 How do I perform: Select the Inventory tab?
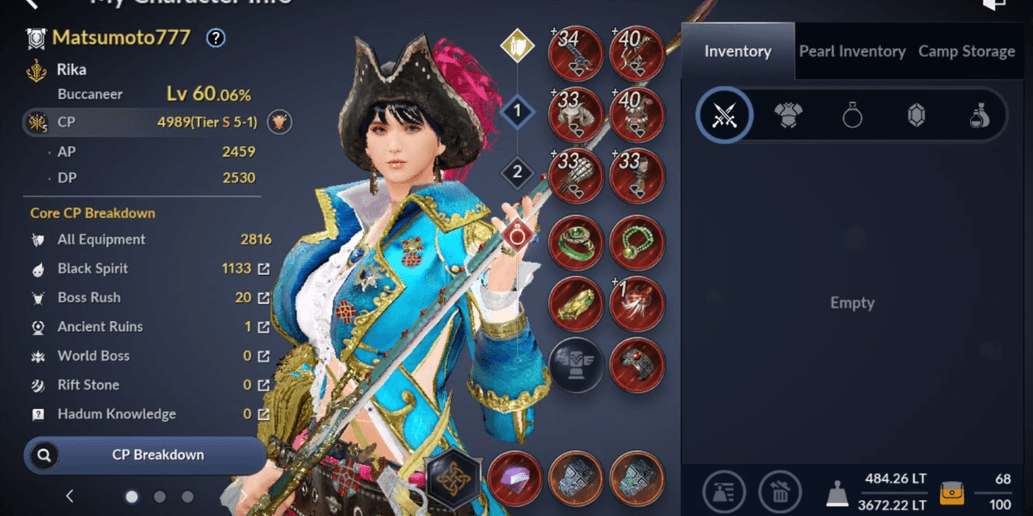(x=737, y=51)
